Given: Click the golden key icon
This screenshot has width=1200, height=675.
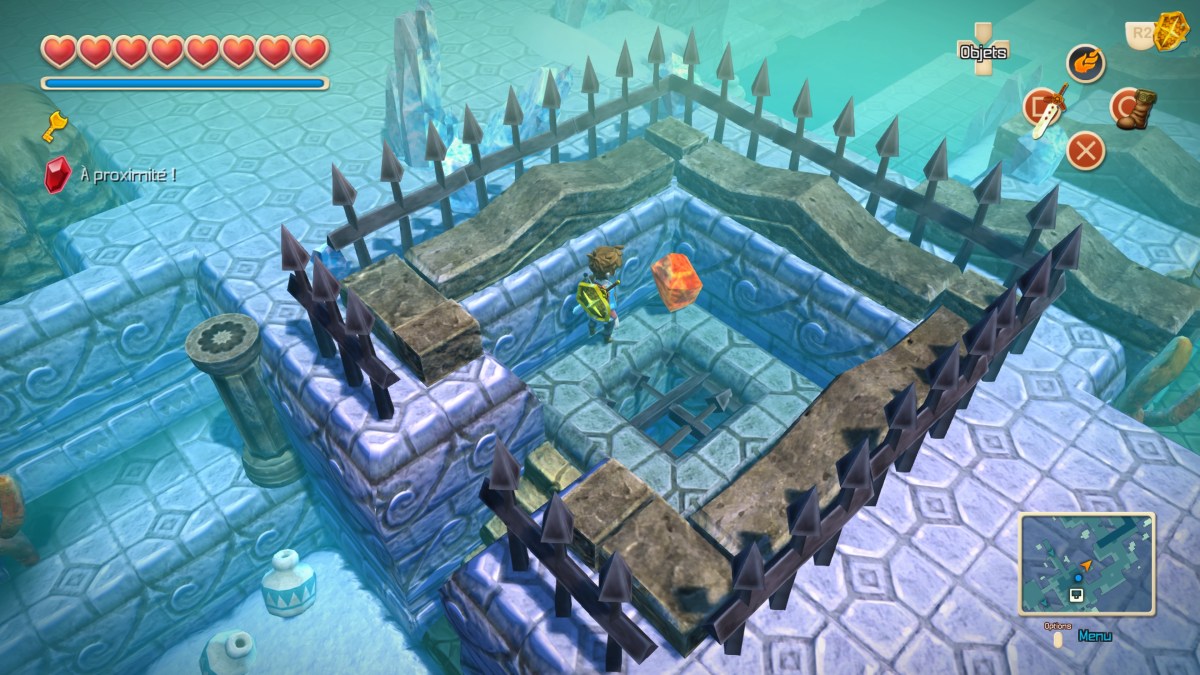Looking at the screenshot, I should 54,126.
